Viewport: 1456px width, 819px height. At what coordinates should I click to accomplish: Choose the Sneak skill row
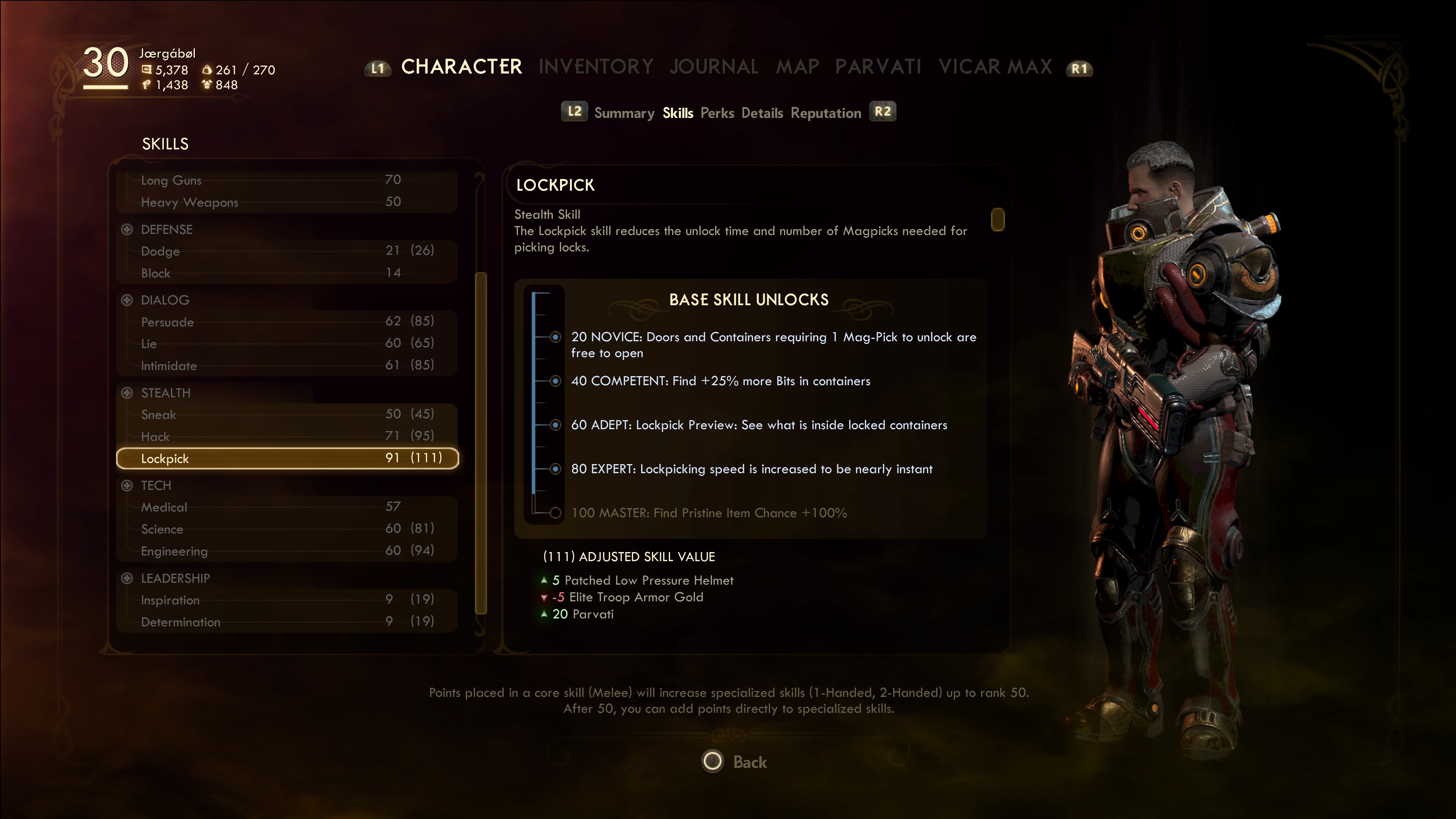(287, 414)
